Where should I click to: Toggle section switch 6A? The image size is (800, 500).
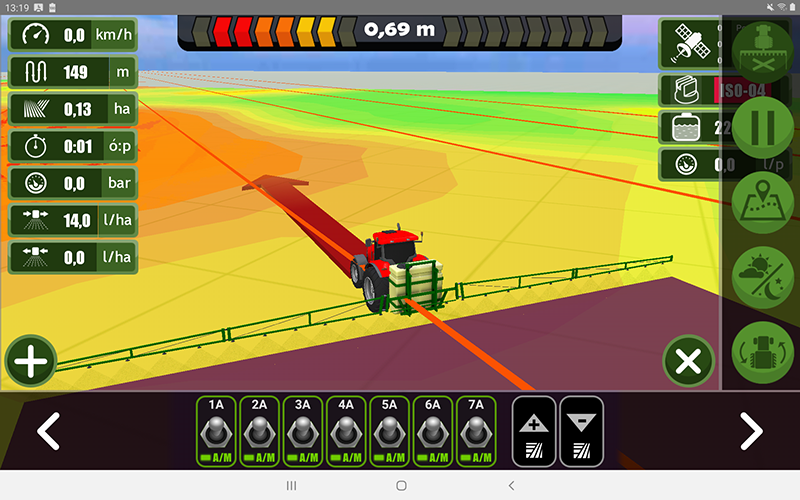[x=432, y=431]
